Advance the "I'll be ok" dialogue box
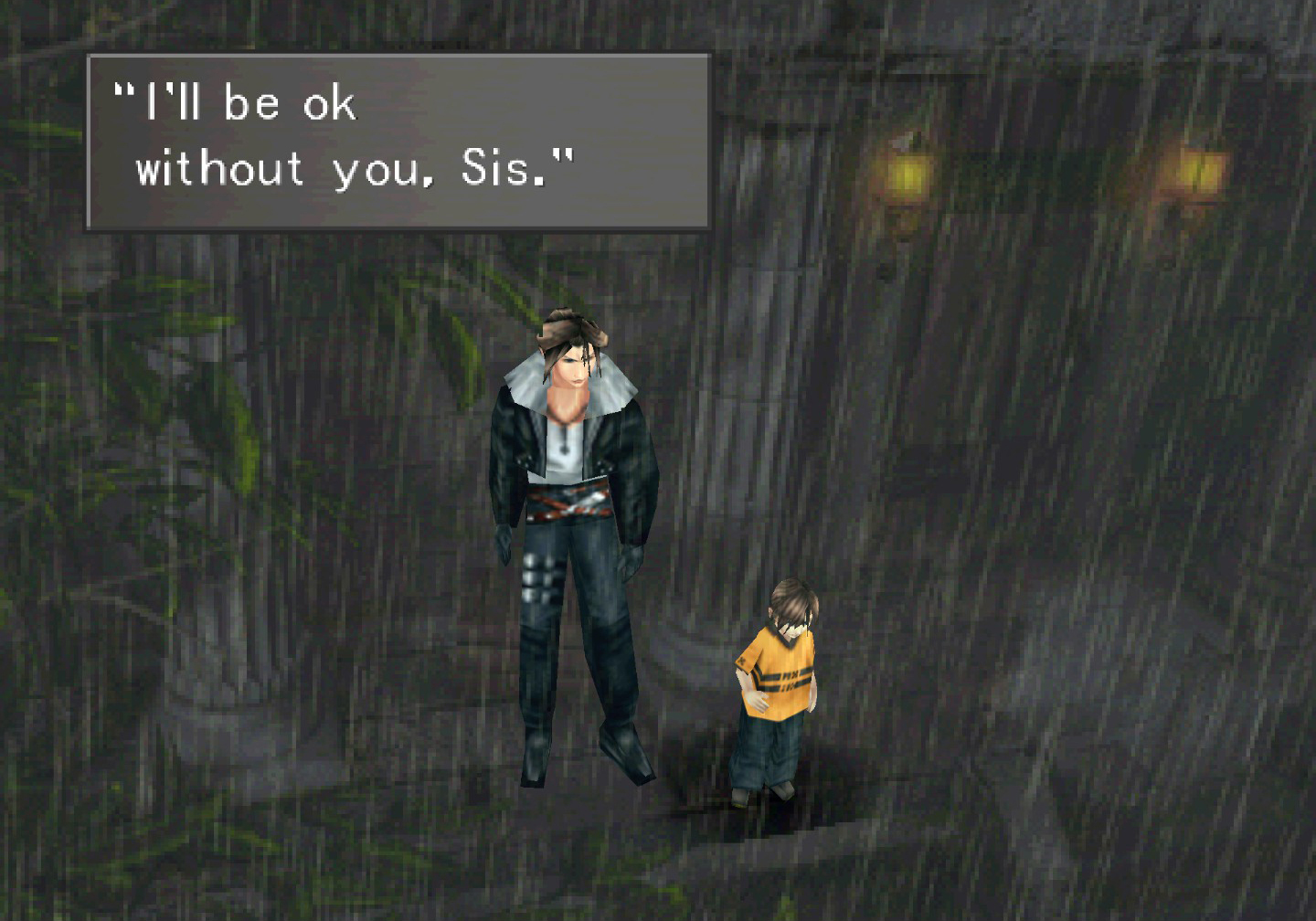Screen dimensions: 1316x921 coord(398,142)
